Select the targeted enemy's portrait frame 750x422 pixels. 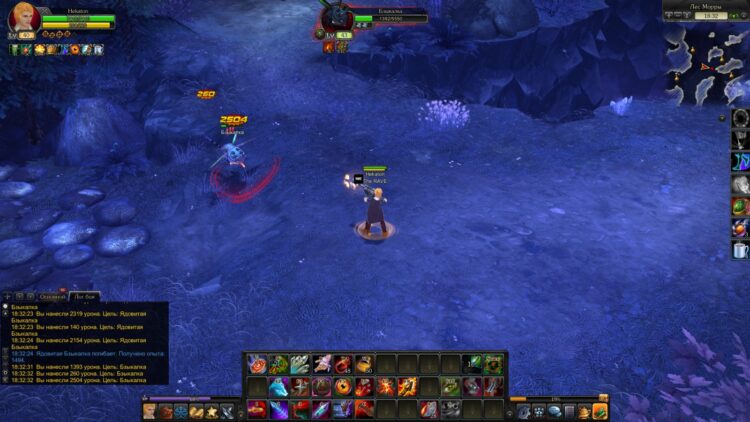click(339, 17)
